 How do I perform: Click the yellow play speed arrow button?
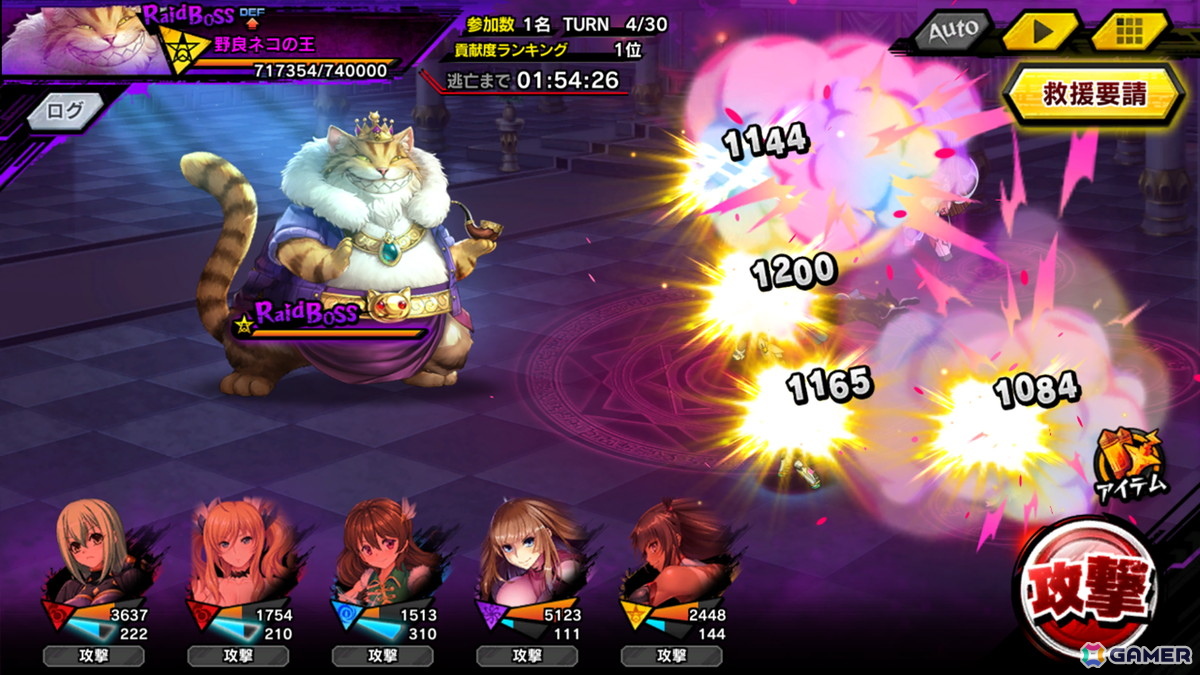[x=1040, y=30]
